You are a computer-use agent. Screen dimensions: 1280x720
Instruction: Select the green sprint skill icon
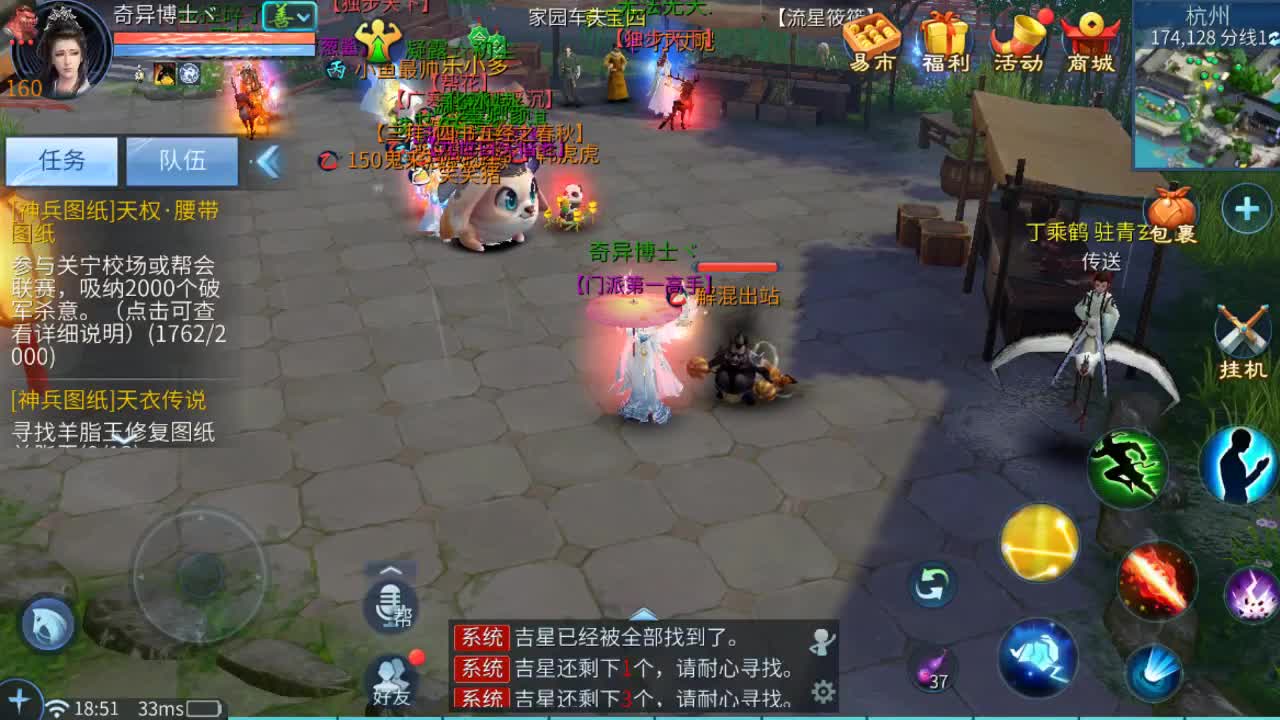point(1129,465)
